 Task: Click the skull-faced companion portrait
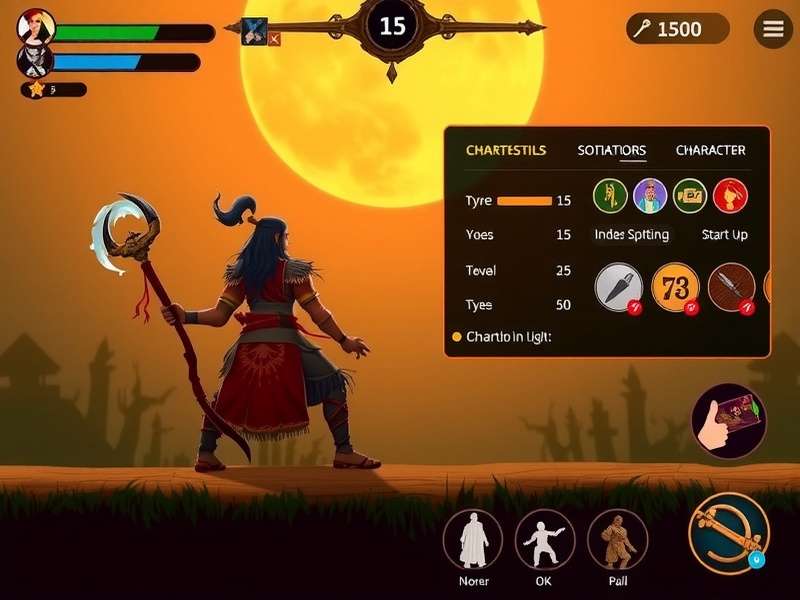[35, 62]
